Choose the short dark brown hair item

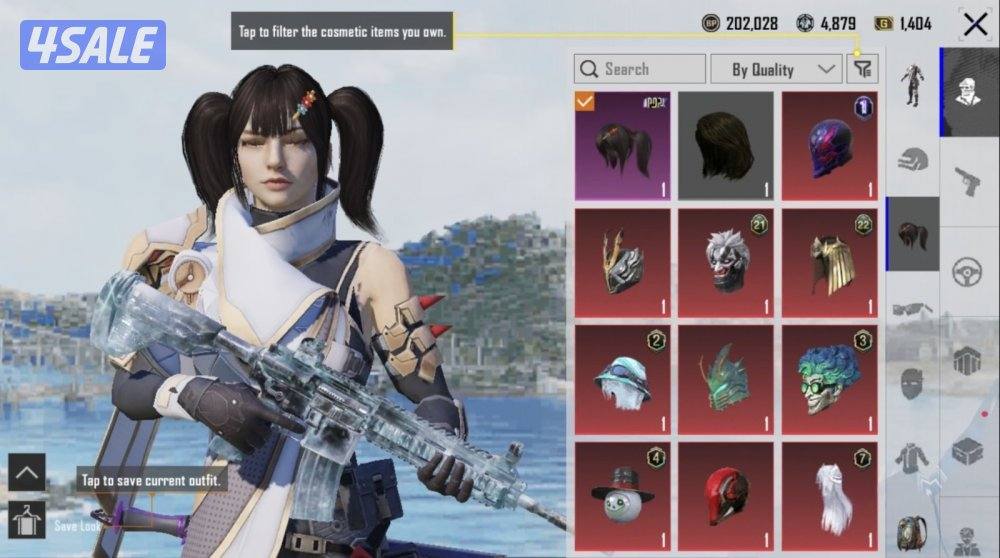tap(726, 145)
